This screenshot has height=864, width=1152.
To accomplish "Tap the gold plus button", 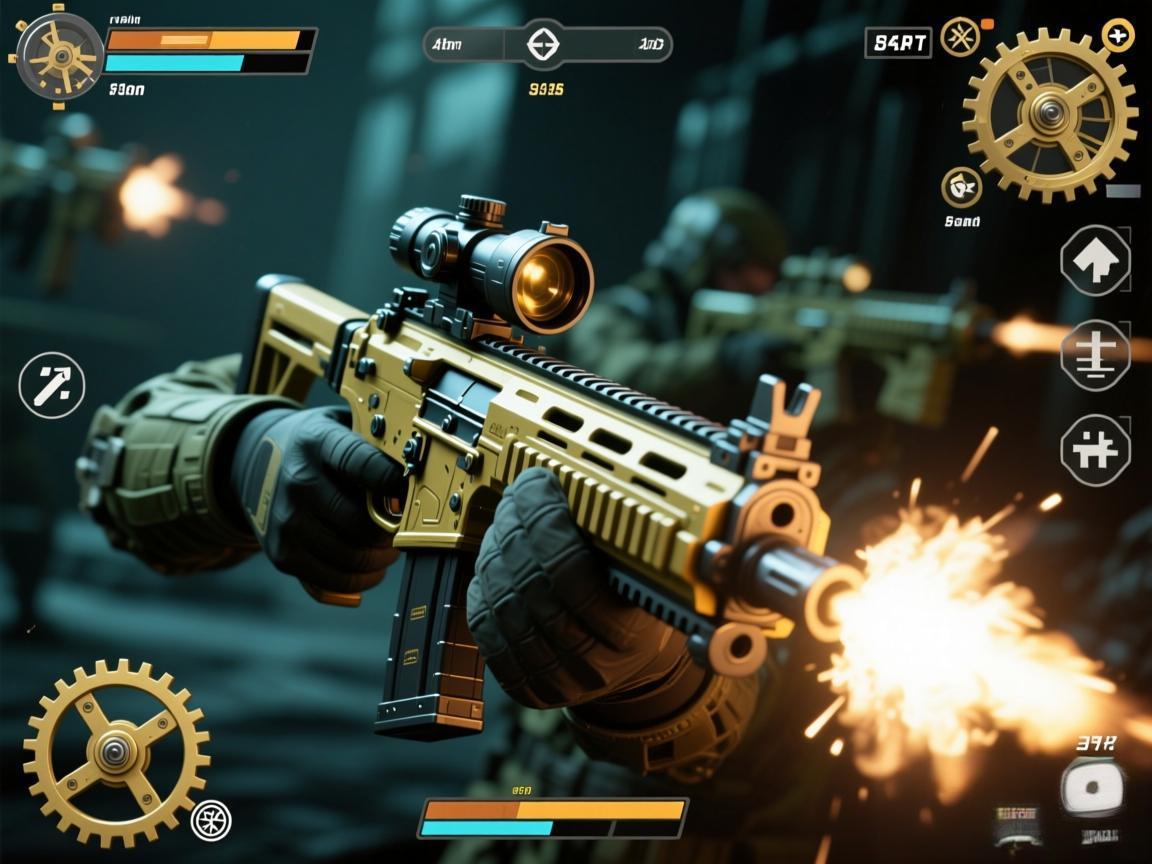I will click(x=1117, y=35).
